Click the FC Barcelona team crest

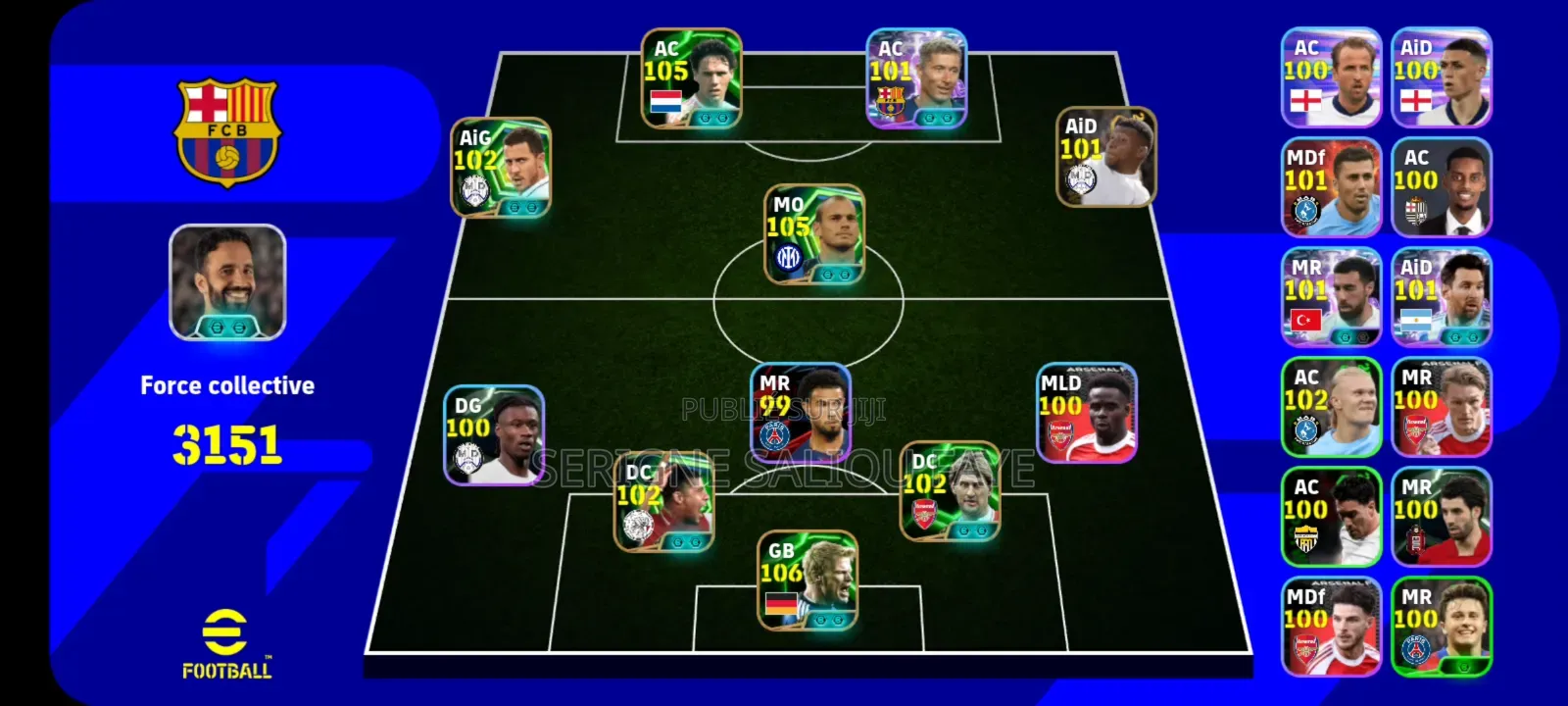click(227, 132)
